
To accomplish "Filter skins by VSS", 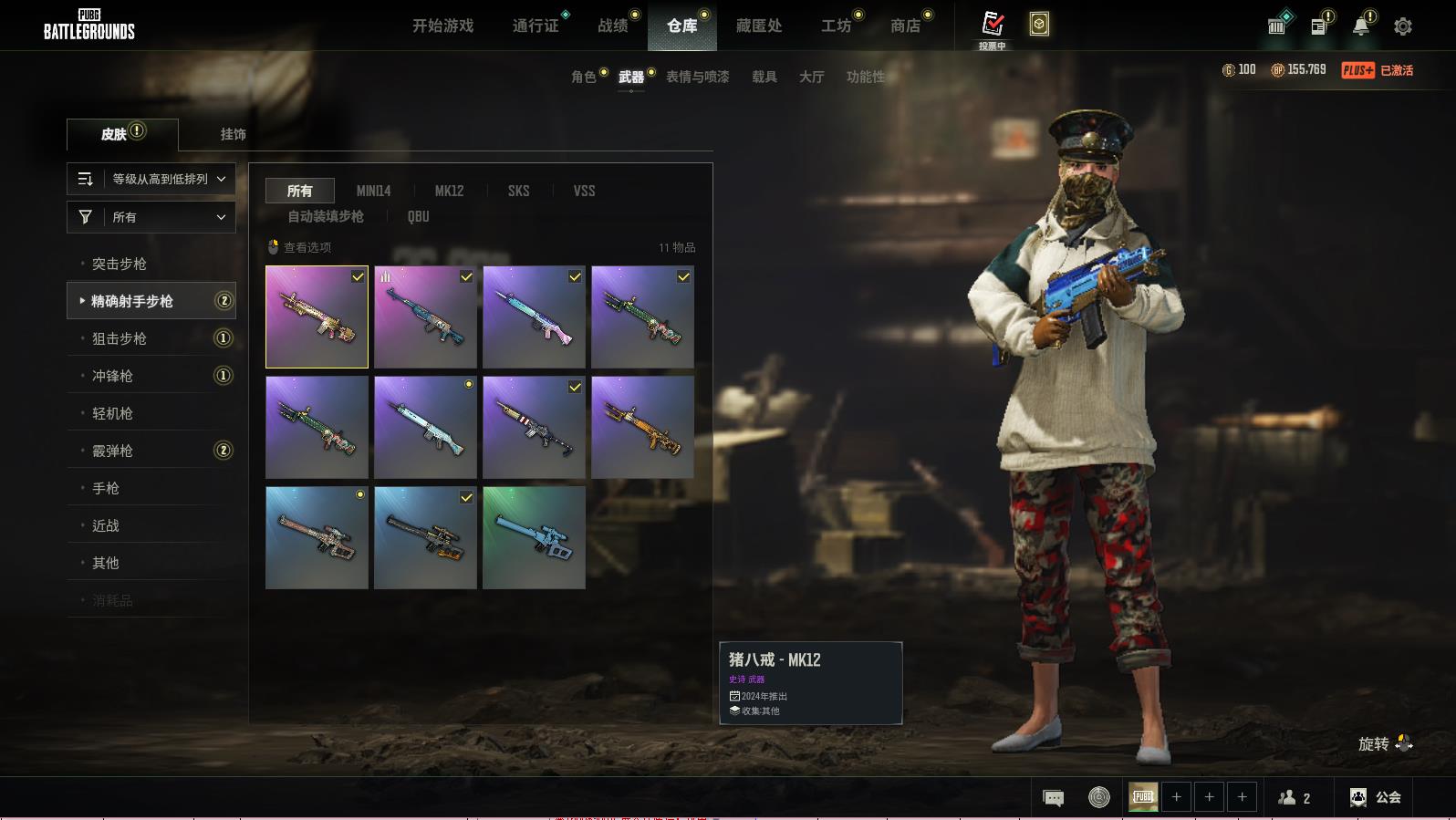I will tap(584, 191).
